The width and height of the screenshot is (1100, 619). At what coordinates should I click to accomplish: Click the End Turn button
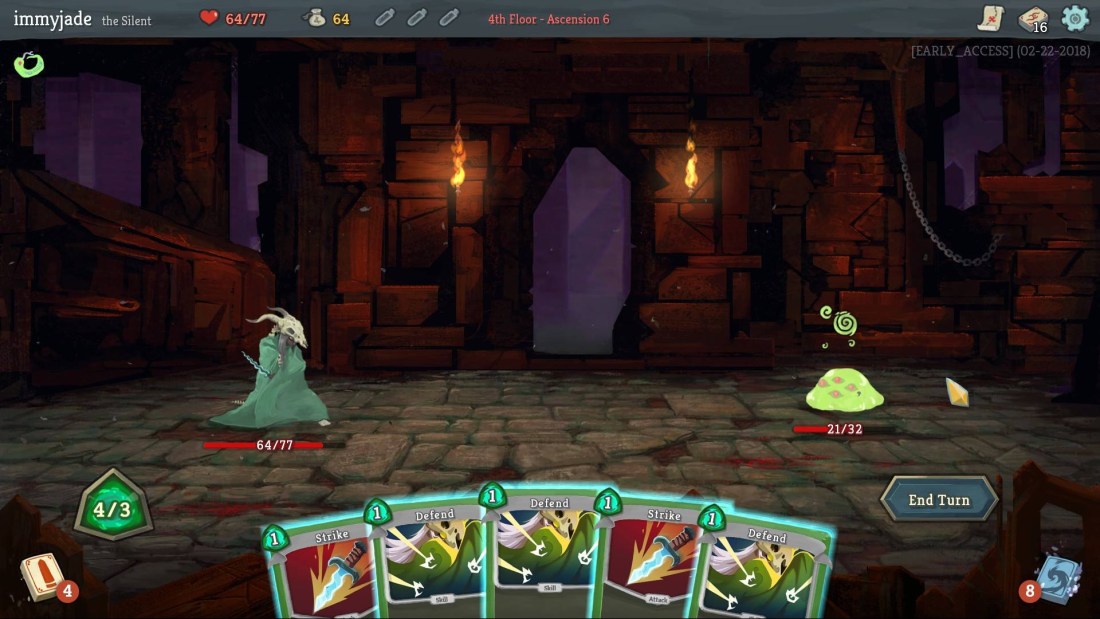[x=938, y=499]
